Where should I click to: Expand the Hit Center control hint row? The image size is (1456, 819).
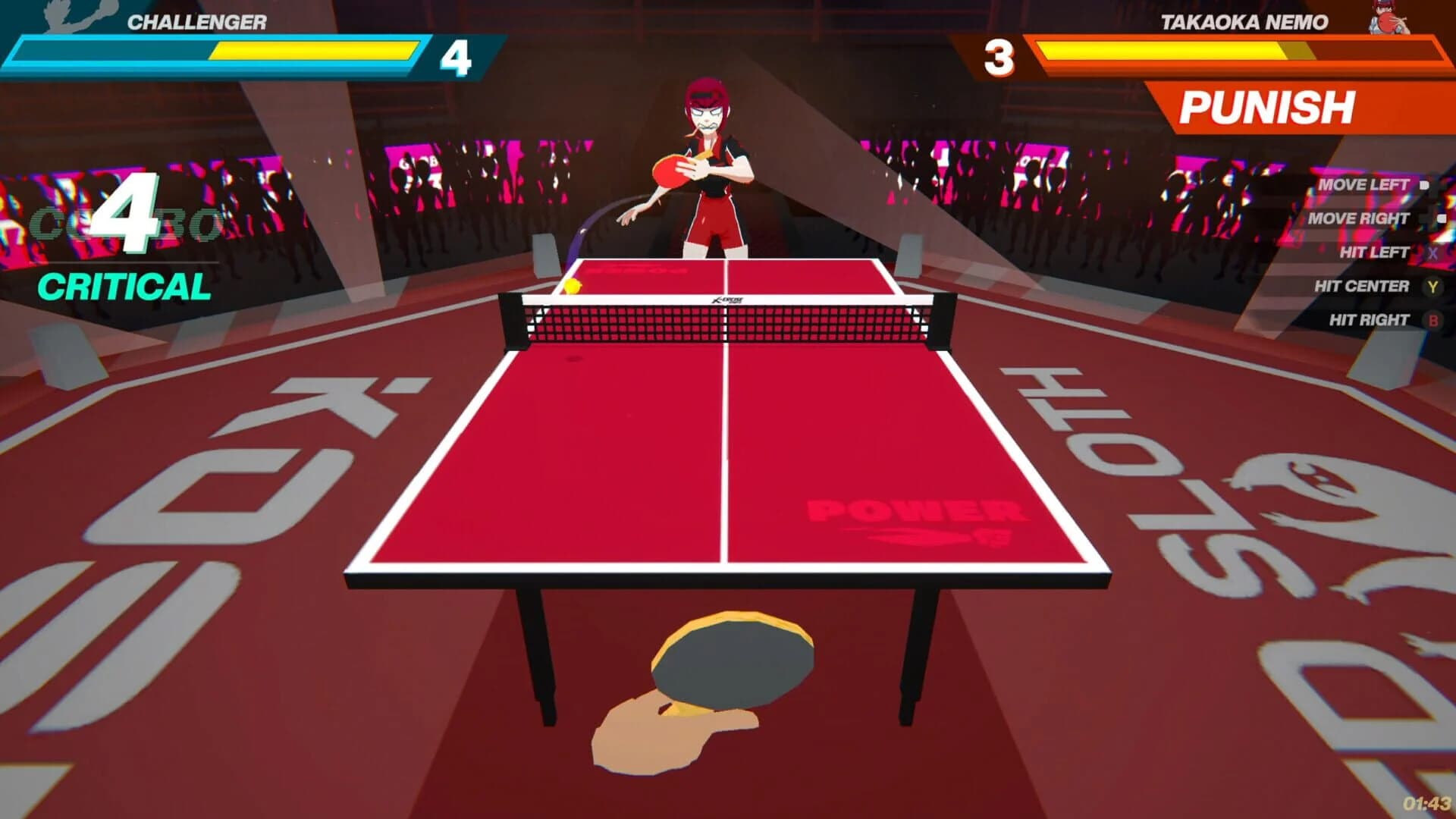(1361, 286)
